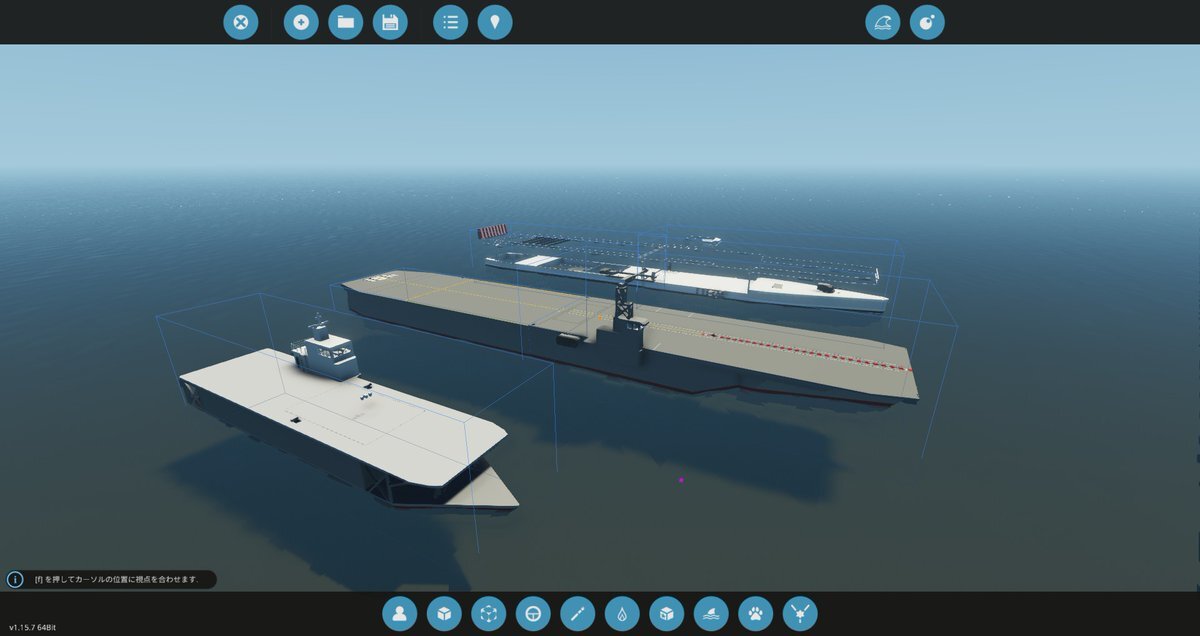Open a file using the folder icon
1200x636 pixels.
pyautogui.click(x=346, y=22)
